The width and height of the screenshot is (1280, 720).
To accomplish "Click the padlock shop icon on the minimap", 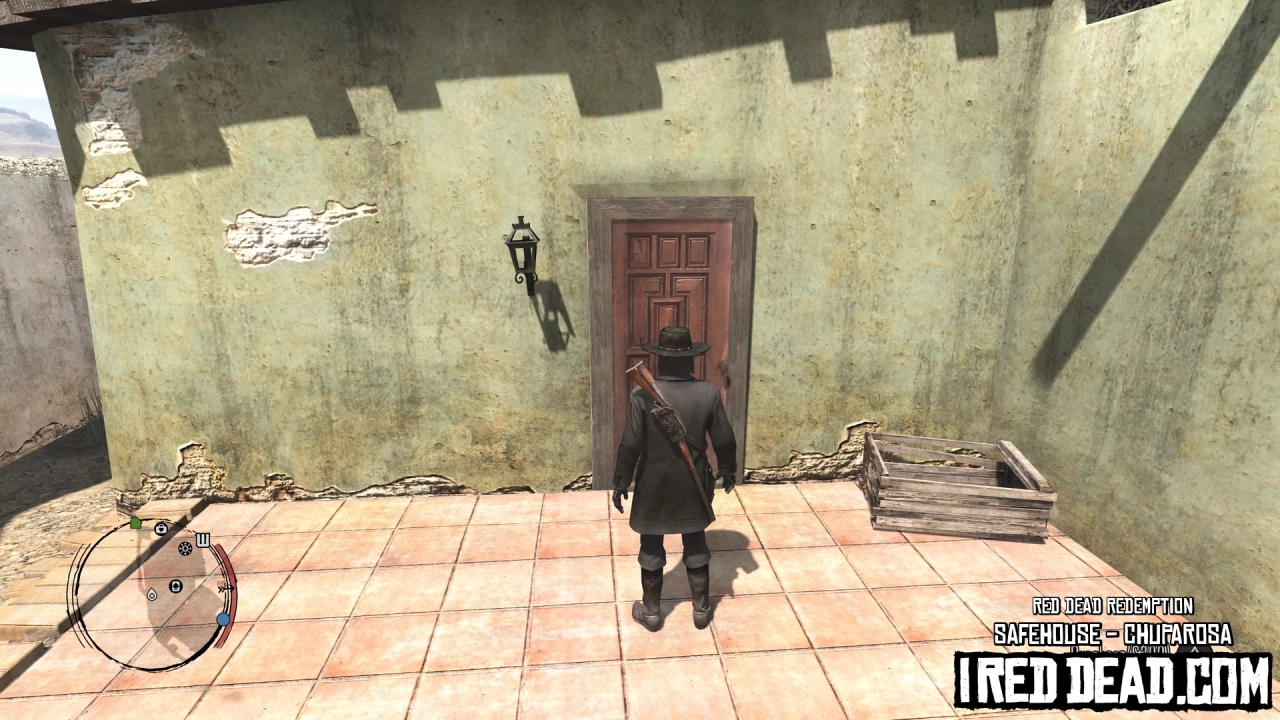I will 161,529.
